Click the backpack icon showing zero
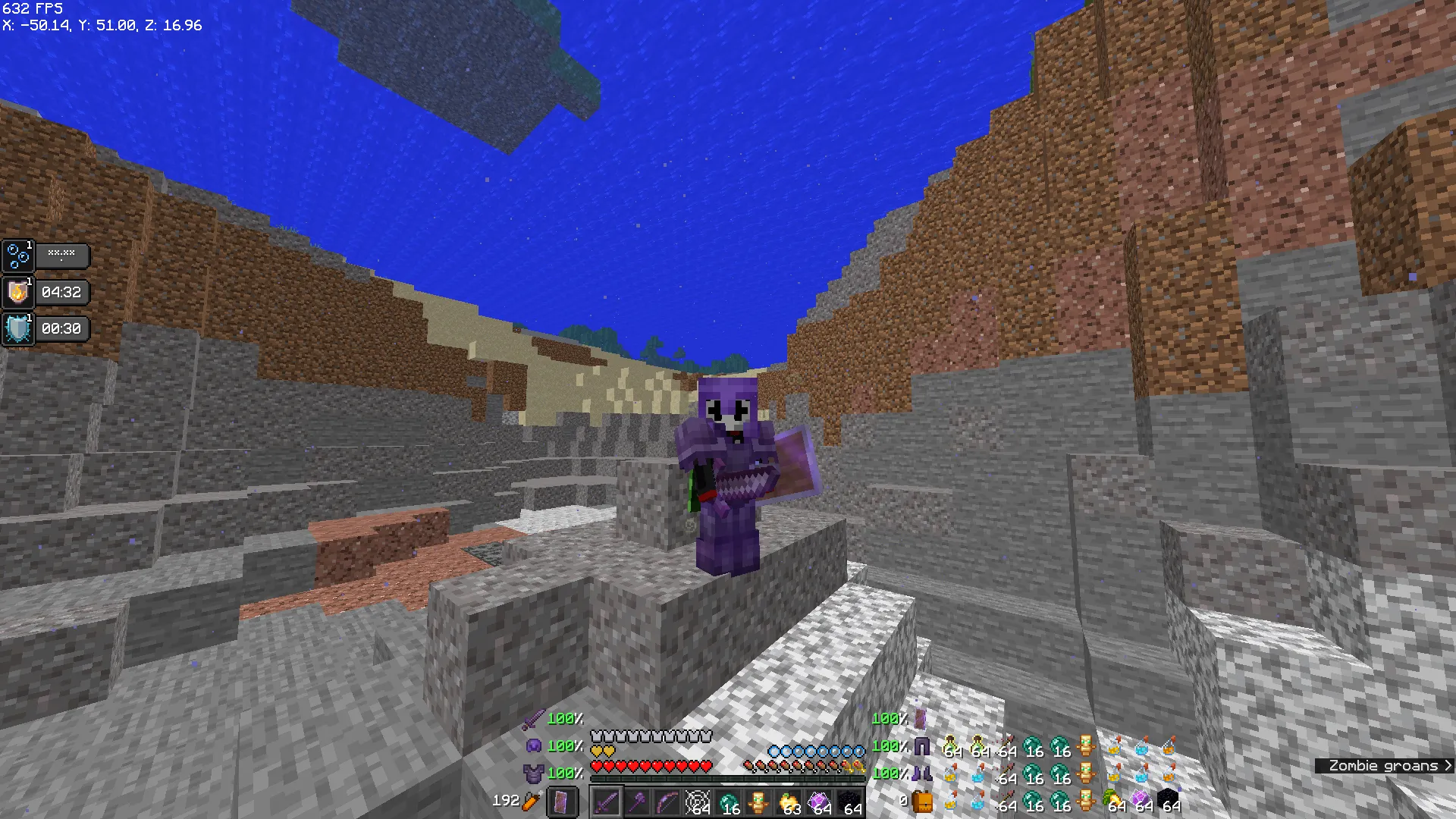 (x=924, y=801)
